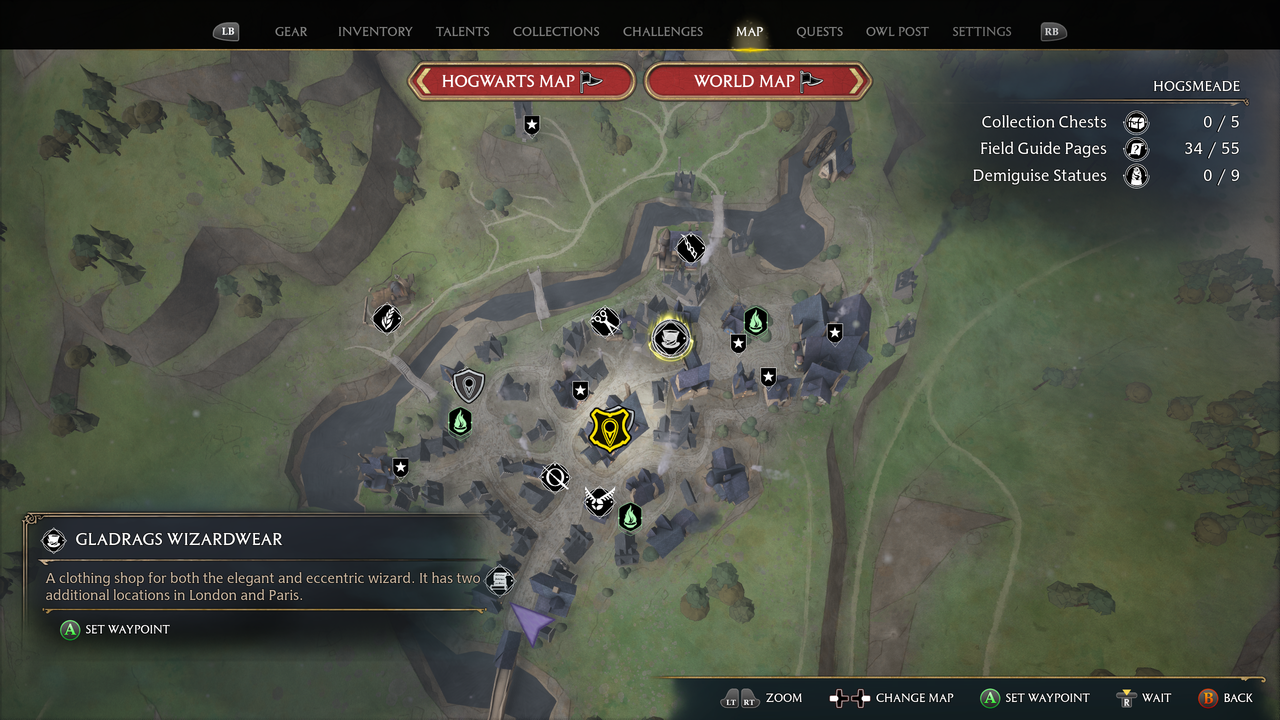Switch to the Settings tab

pos(981,31)
